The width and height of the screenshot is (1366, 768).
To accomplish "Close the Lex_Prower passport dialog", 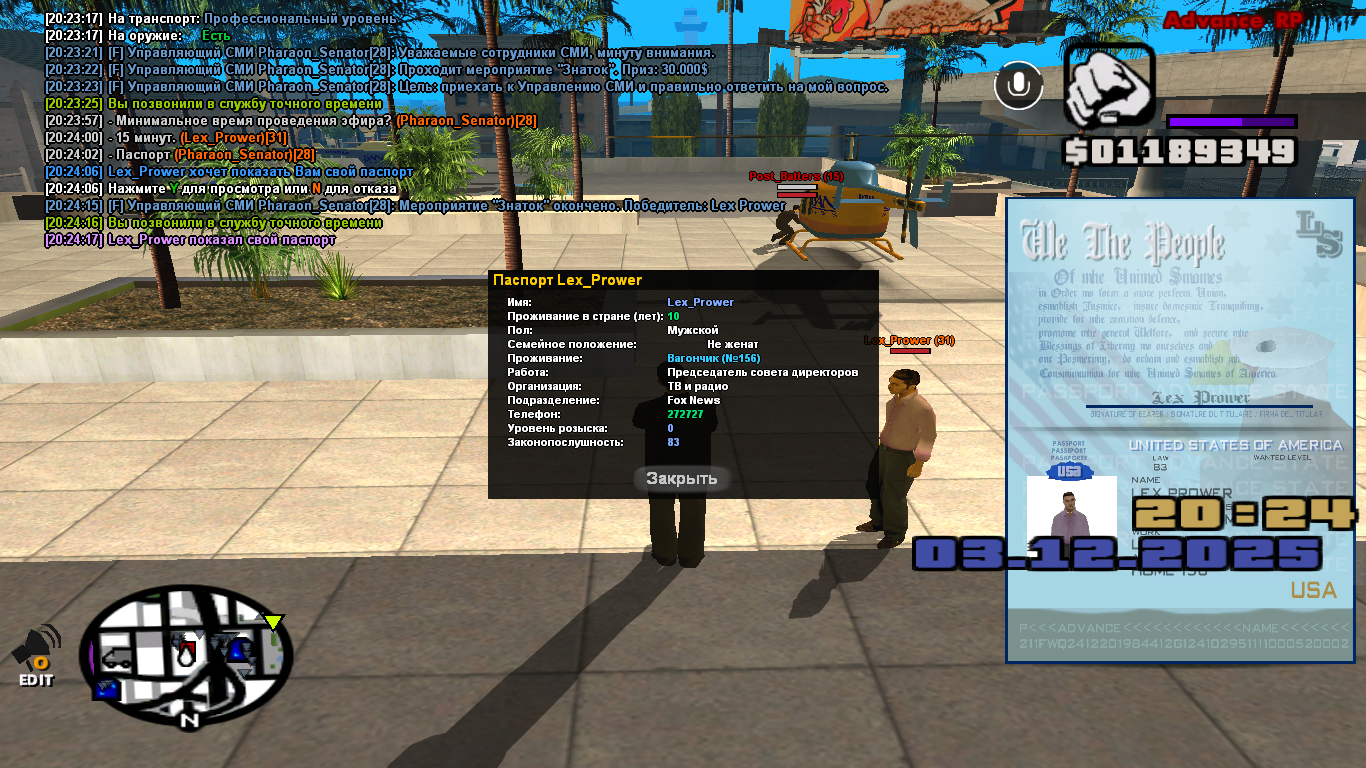I will tap(681, 478).
